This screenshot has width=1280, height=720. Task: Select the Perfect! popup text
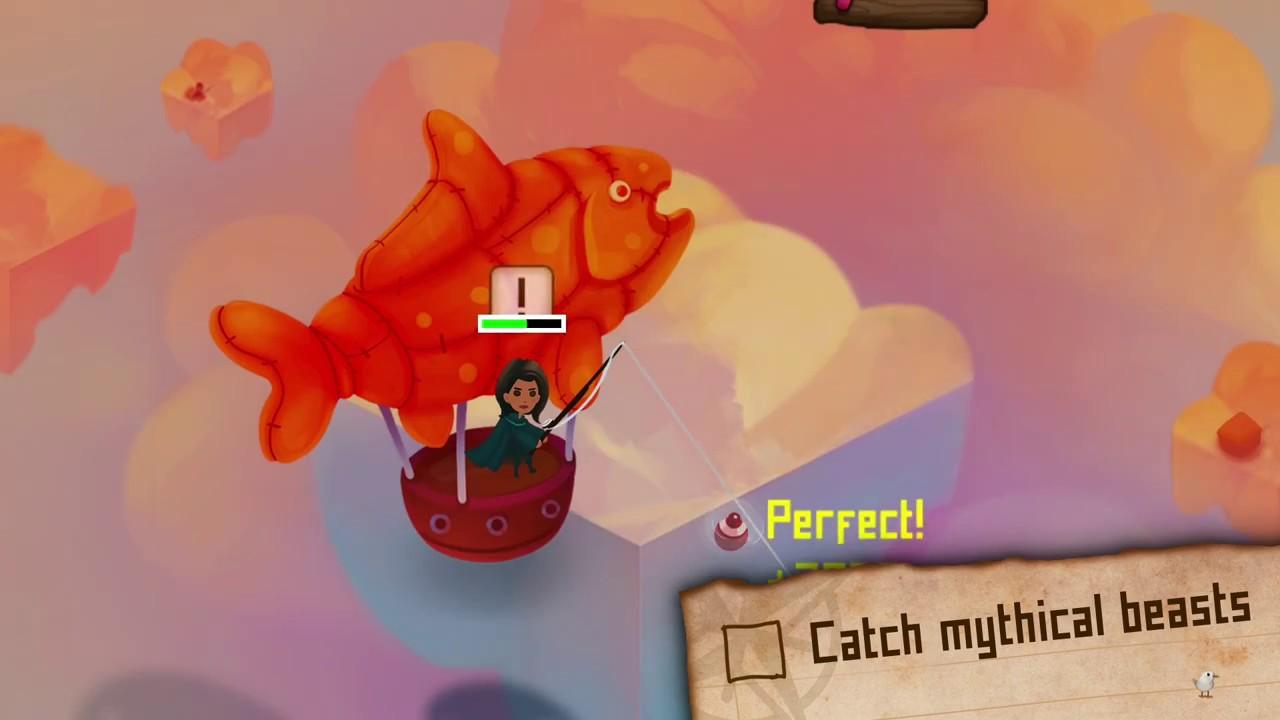845,520
